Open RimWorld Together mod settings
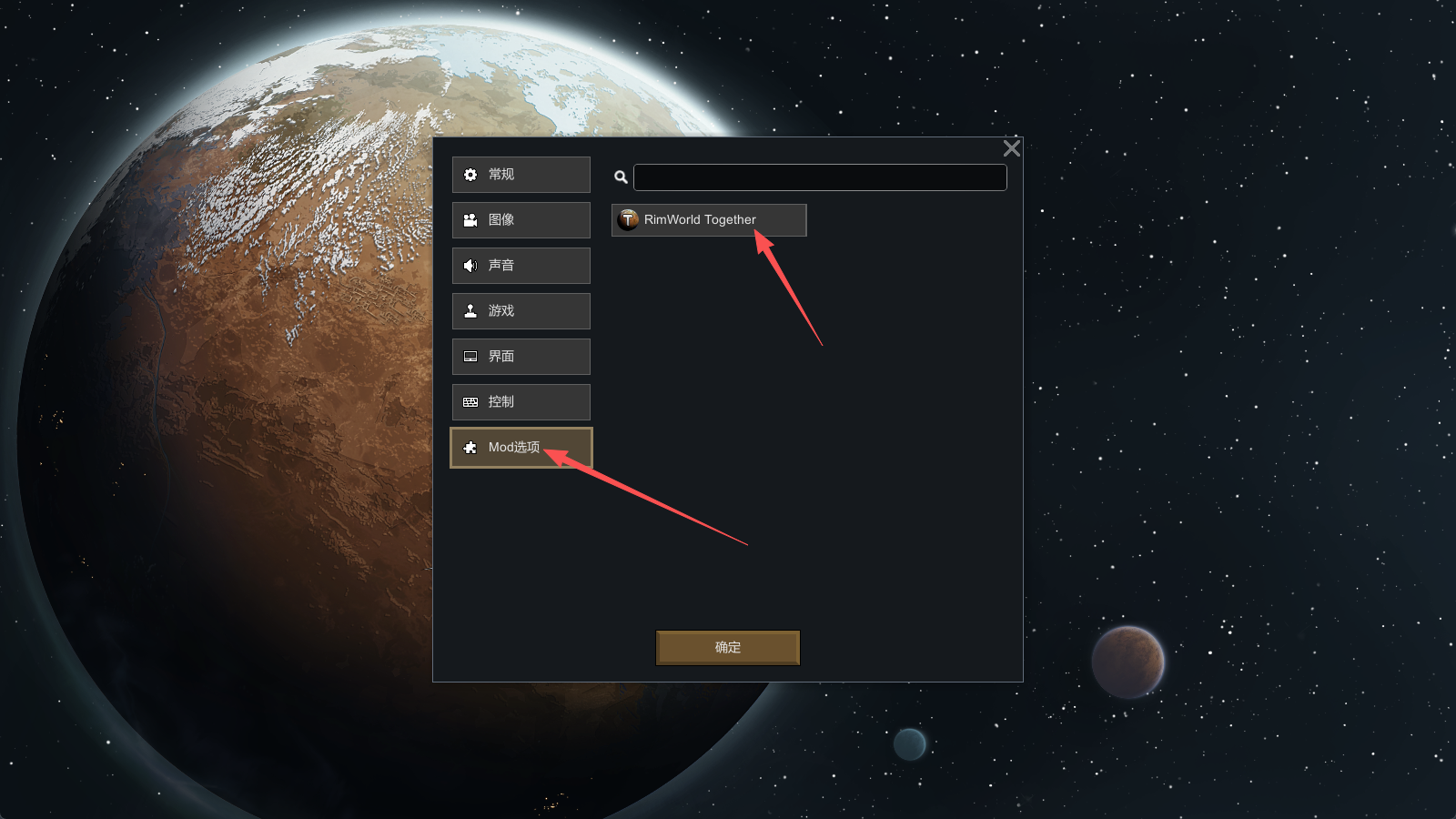The image size is (1456, 819). pos(708,220)
